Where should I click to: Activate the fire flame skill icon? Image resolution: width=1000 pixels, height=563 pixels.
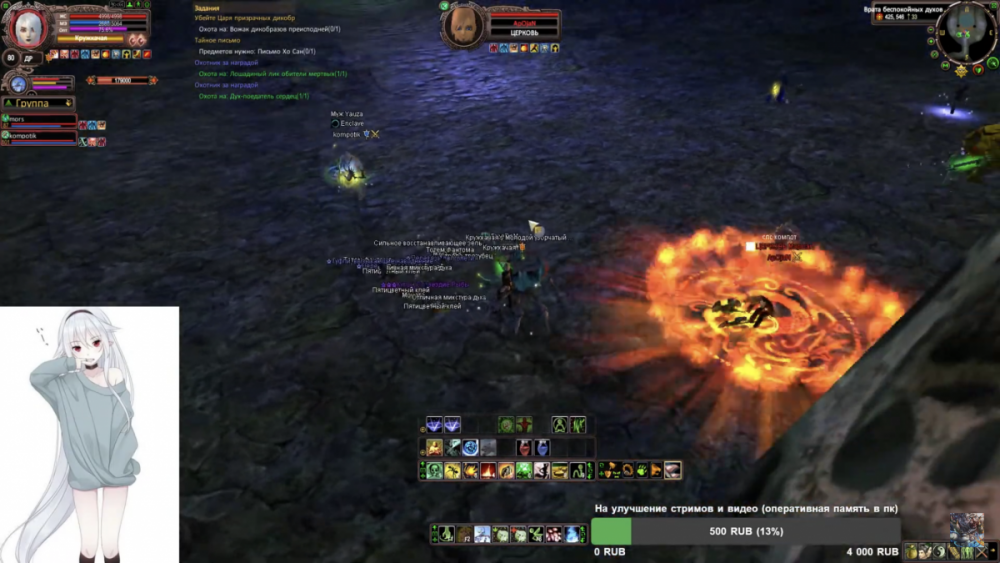pyautogui.click(x=487, y=470)
